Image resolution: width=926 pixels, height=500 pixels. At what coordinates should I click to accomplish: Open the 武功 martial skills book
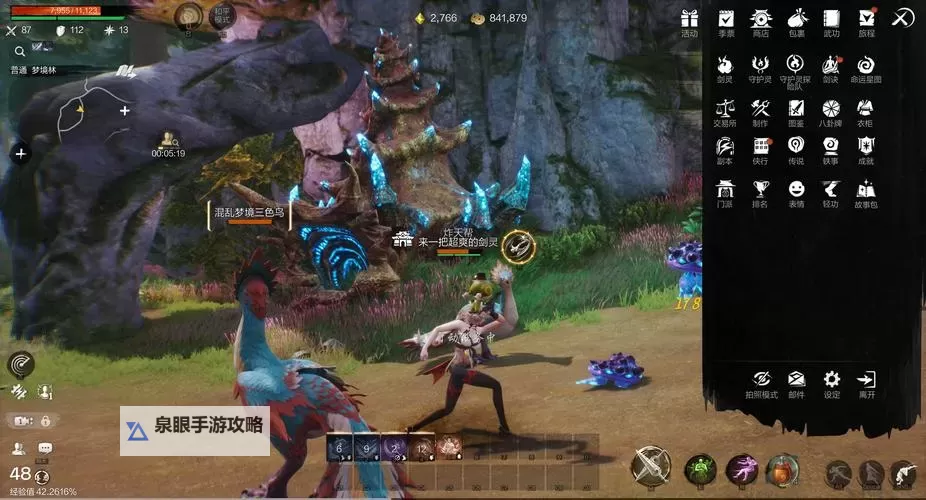831,19
